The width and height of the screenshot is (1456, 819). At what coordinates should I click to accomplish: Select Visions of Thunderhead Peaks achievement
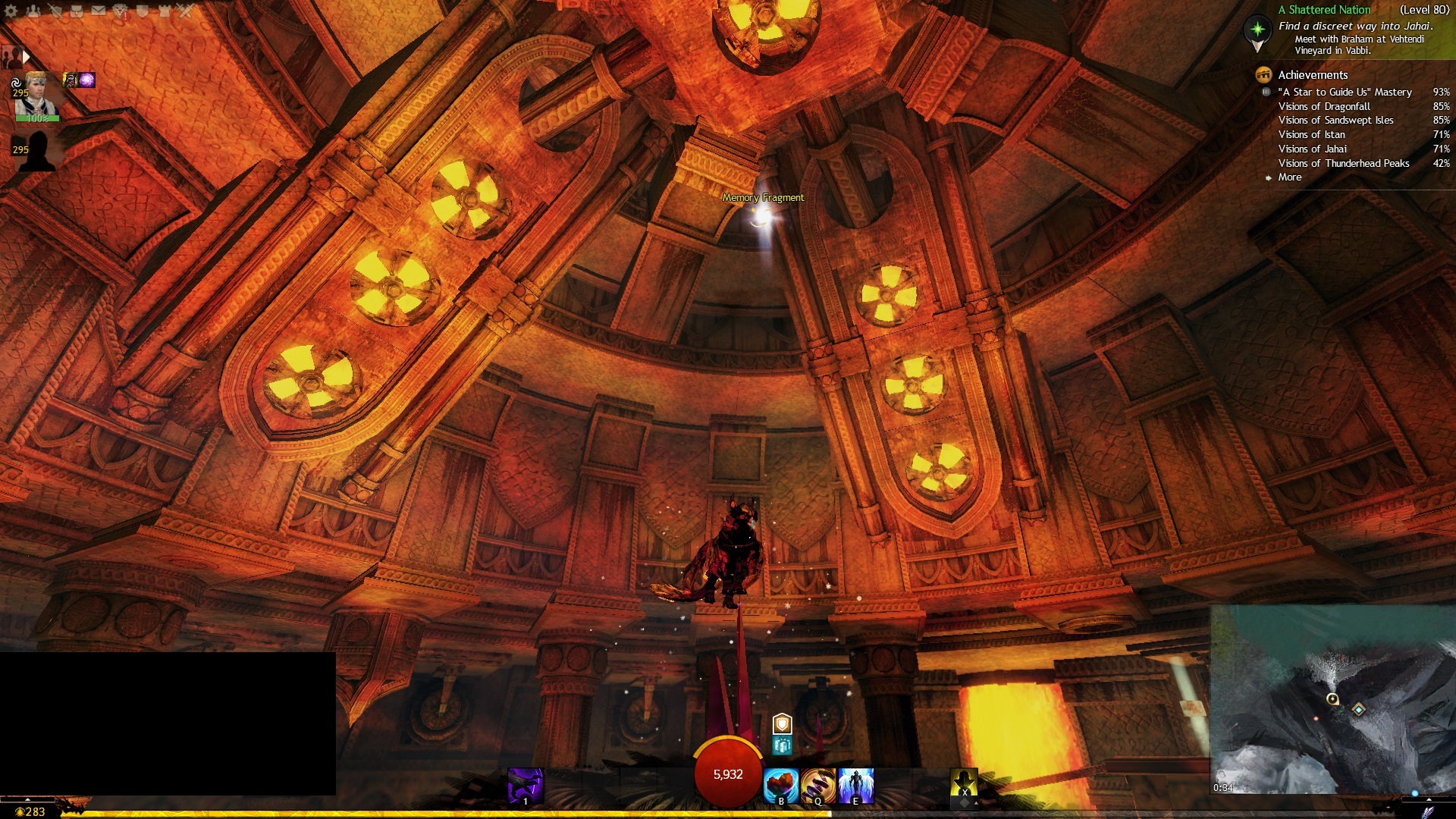1344,163
